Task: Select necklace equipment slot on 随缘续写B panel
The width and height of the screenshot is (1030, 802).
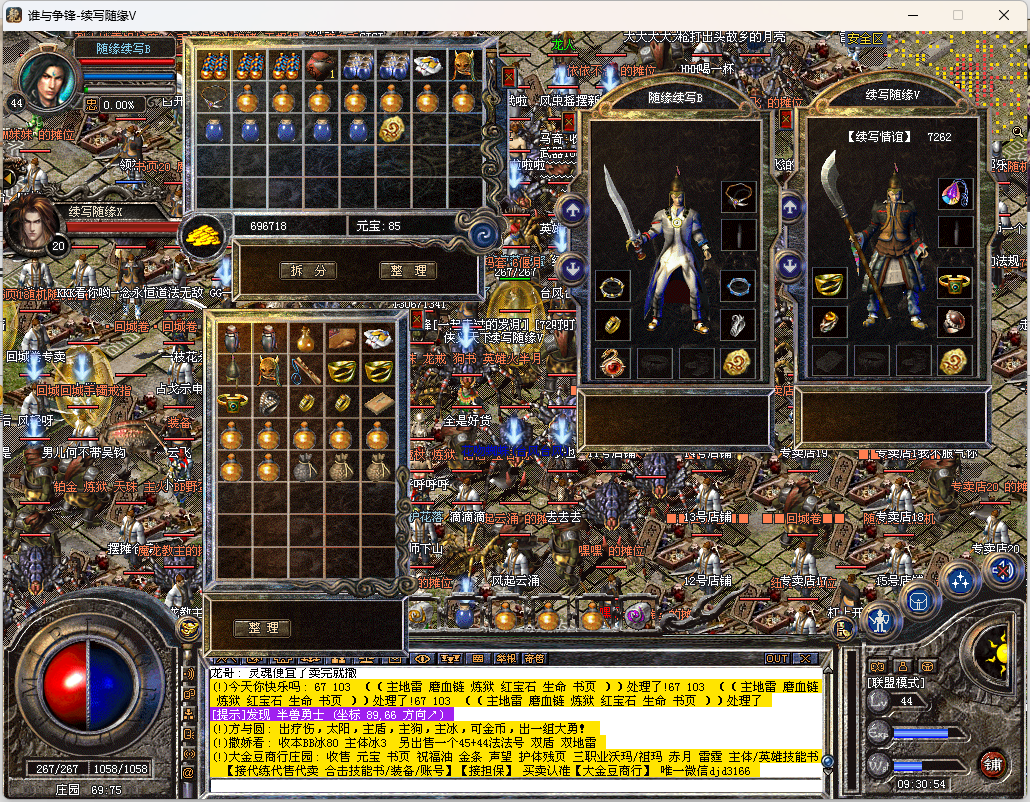Action: [x=738, y=196]
